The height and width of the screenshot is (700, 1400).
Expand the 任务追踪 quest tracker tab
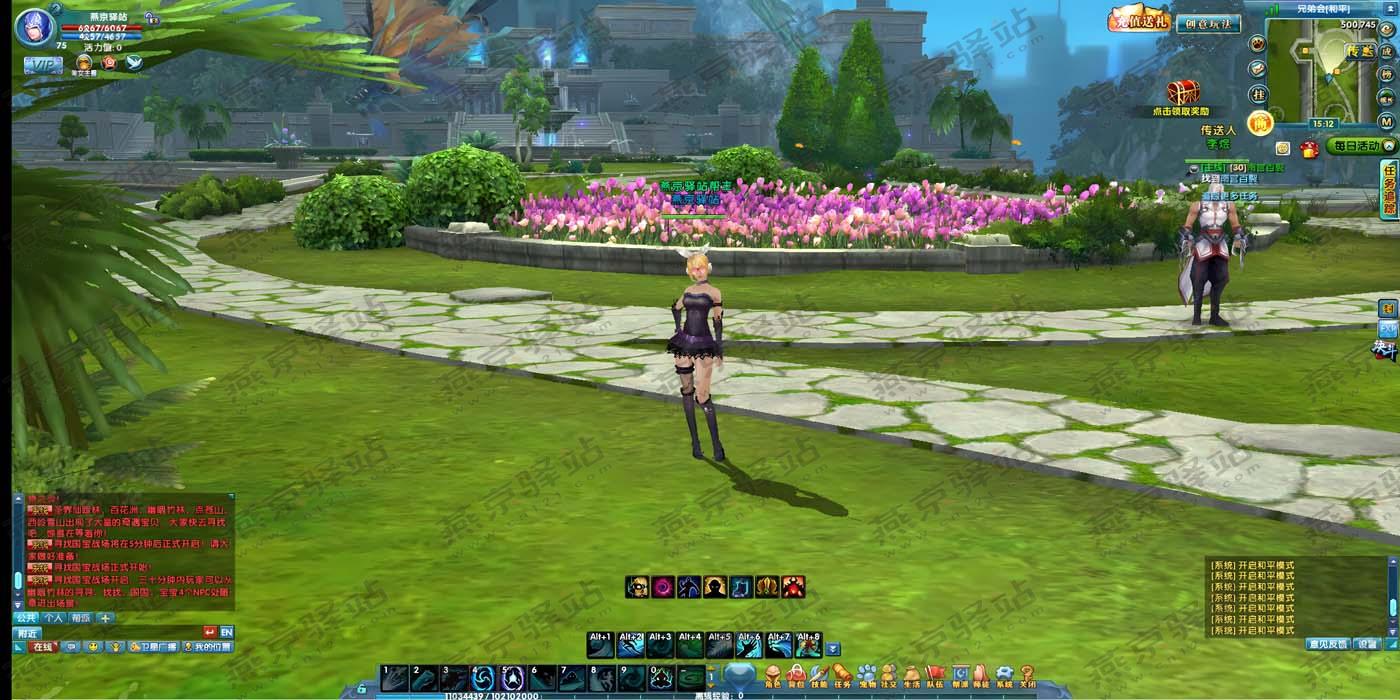(x=1389, y=189)
